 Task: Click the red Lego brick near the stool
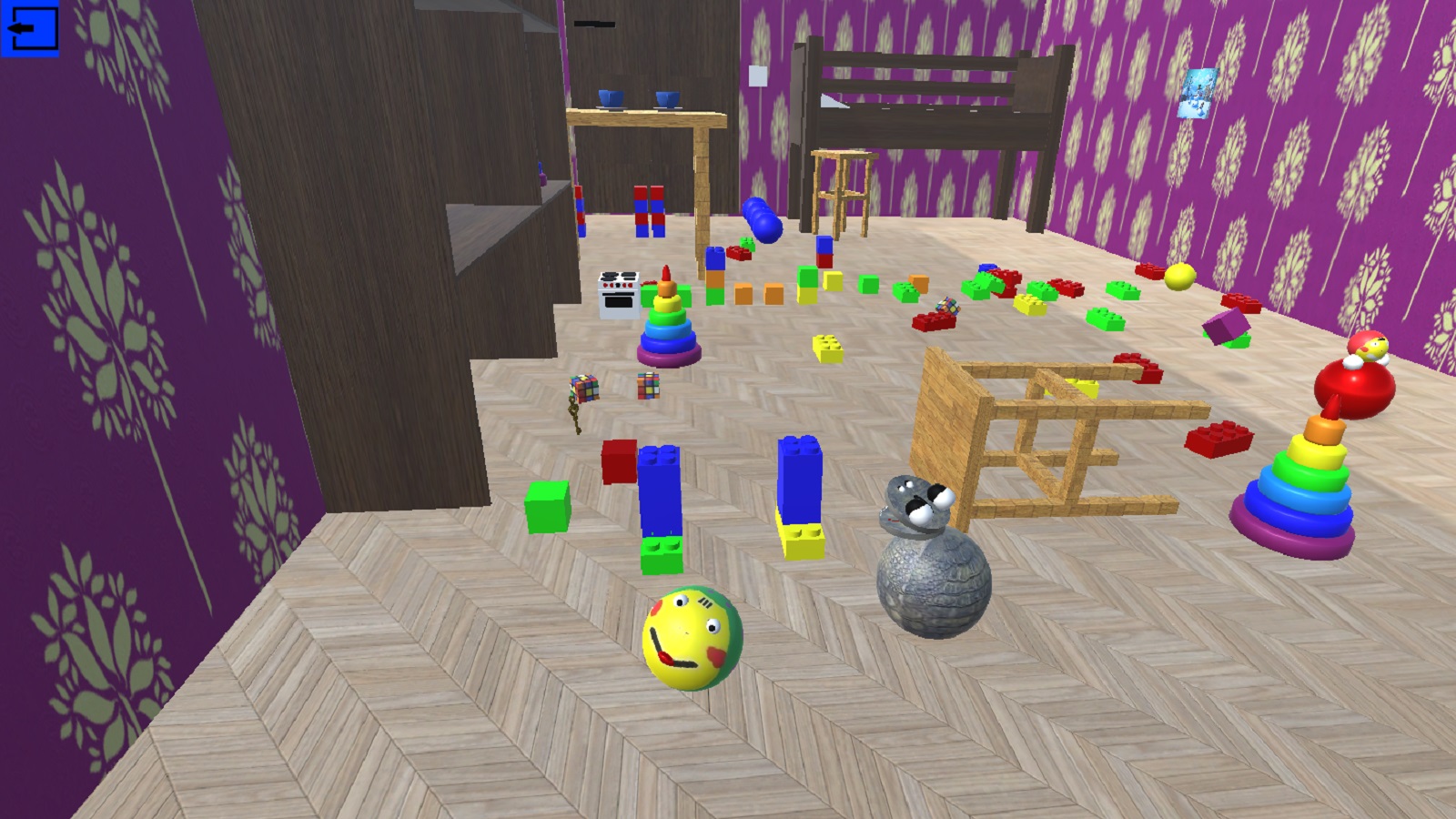click(1219, 440)
